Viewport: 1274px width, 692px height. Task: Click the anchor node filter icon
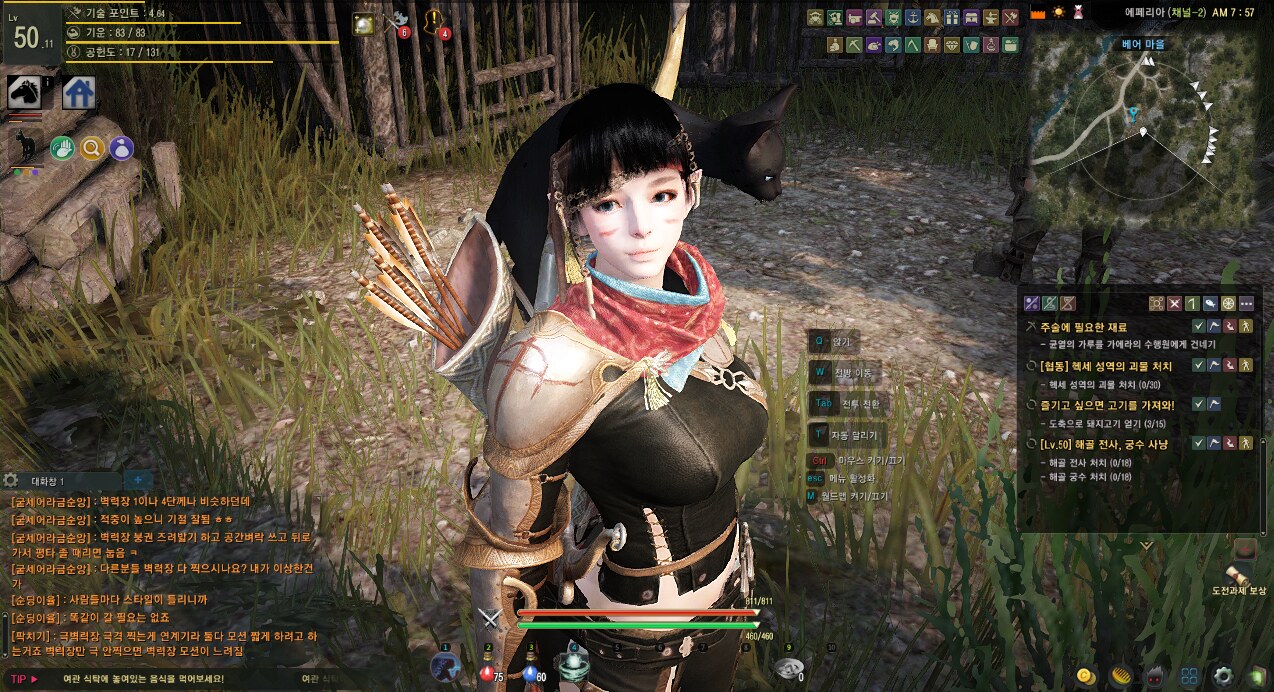pos(912,18)
